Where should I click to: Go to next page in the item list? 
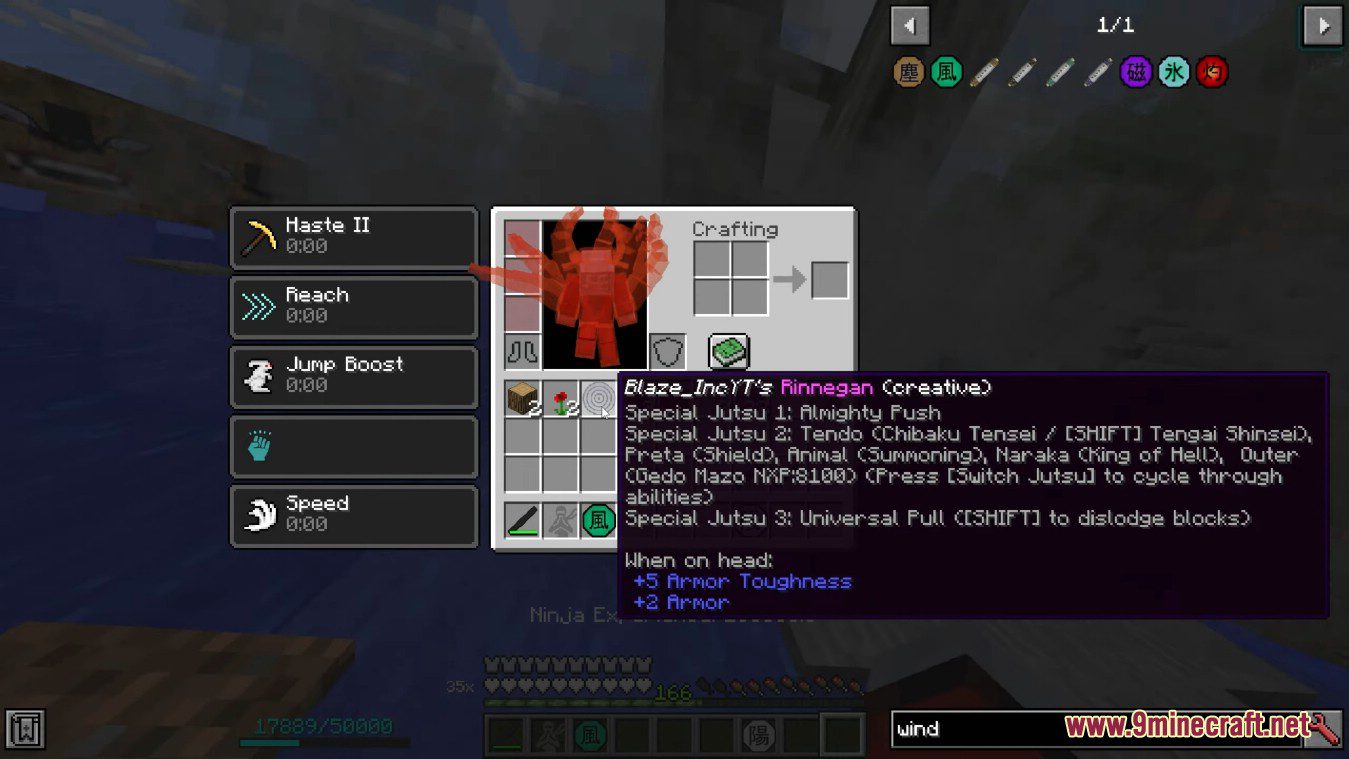point(1322,25)
